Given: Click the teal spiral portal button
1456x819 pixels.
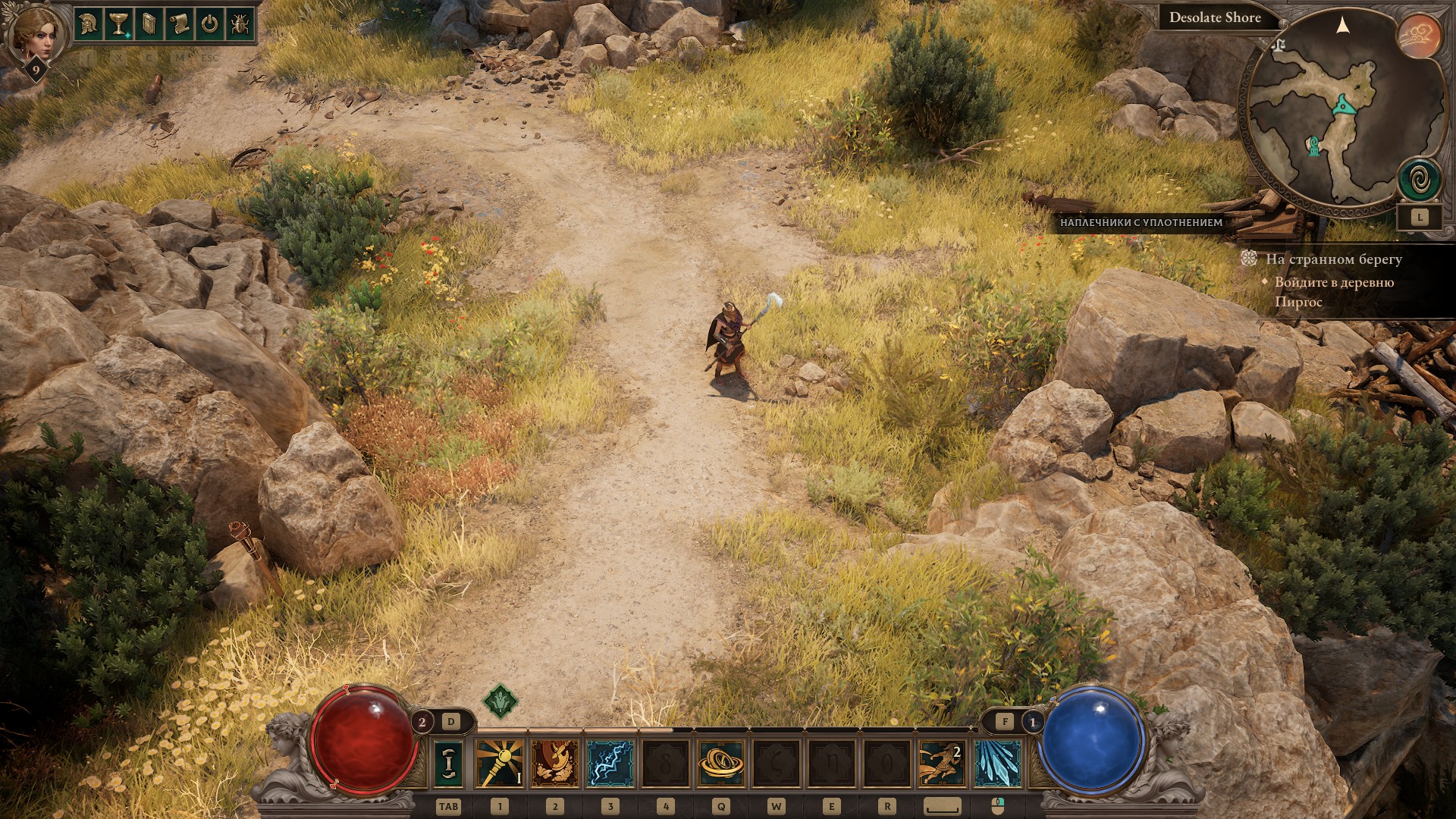Looking at the screenshot, I should pyautogui.click(x=1420, y=180).
